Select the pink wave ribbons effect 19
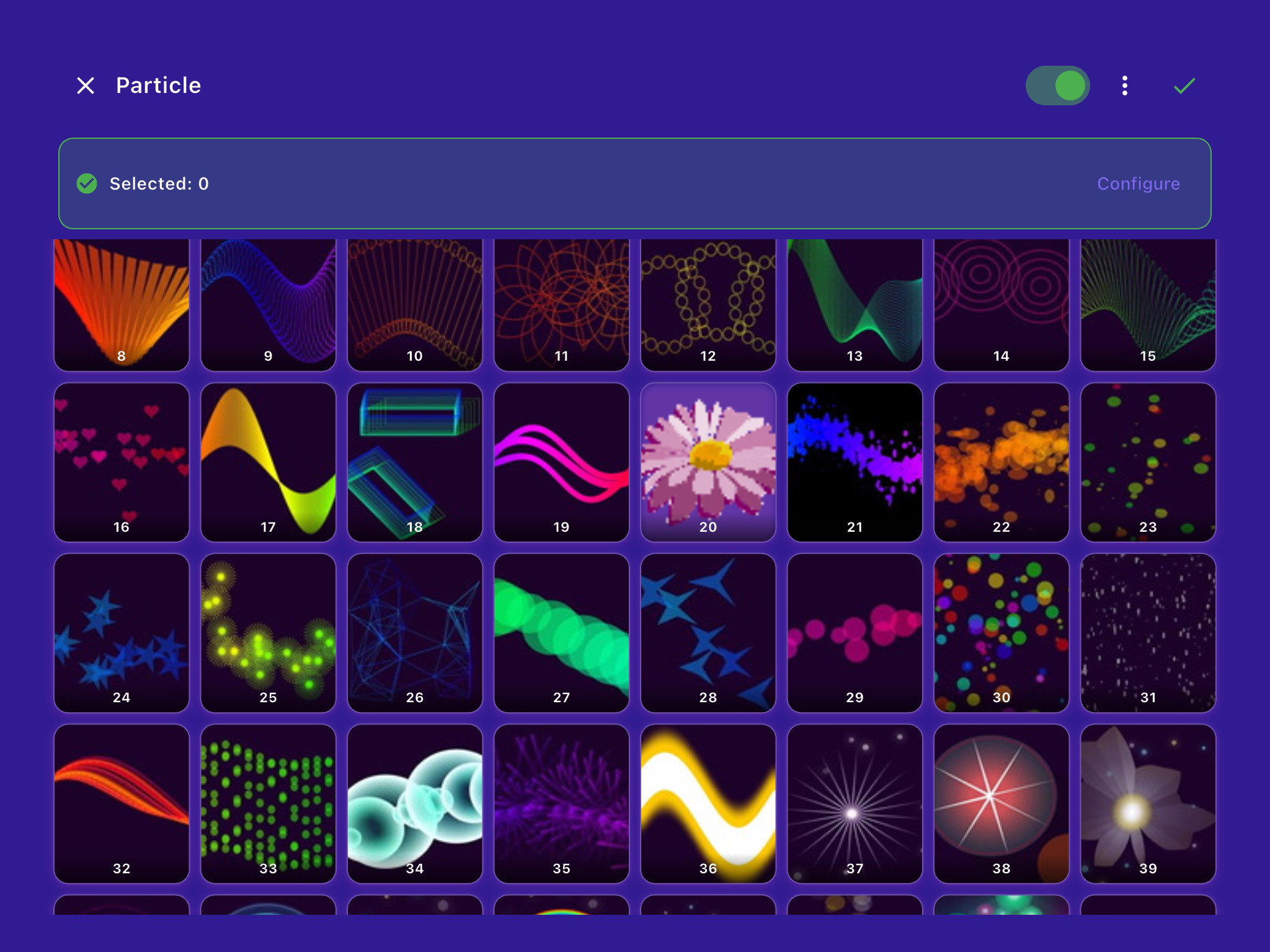This screenshot has width=1270, height=952. 561,459
